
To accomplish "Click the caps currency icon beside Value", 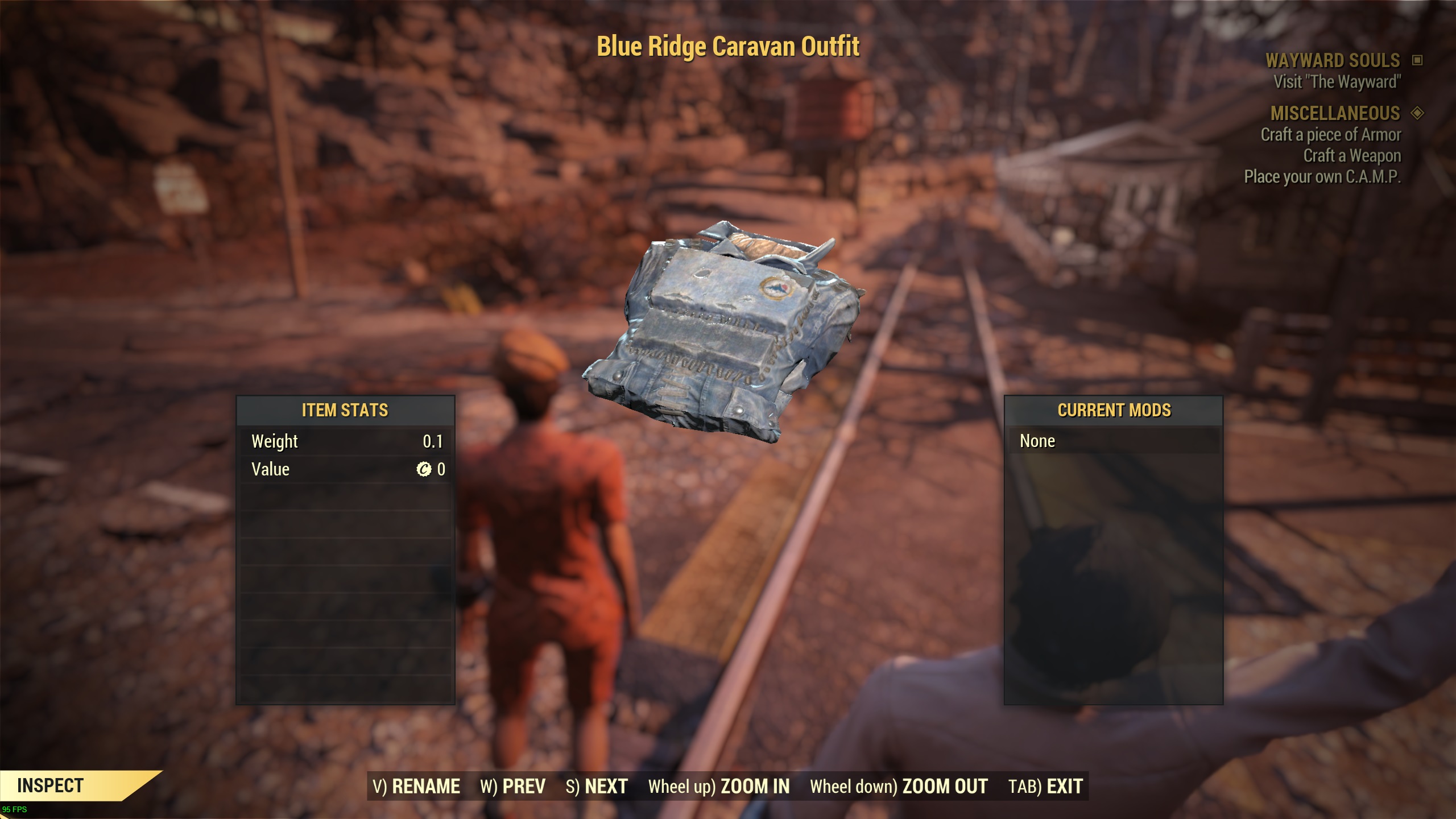I will [424, 469].
